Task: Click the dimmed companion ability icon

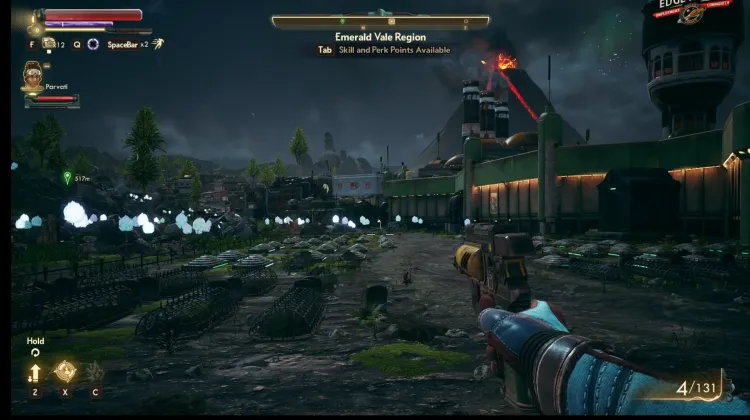Action: (x=95, y=372)
